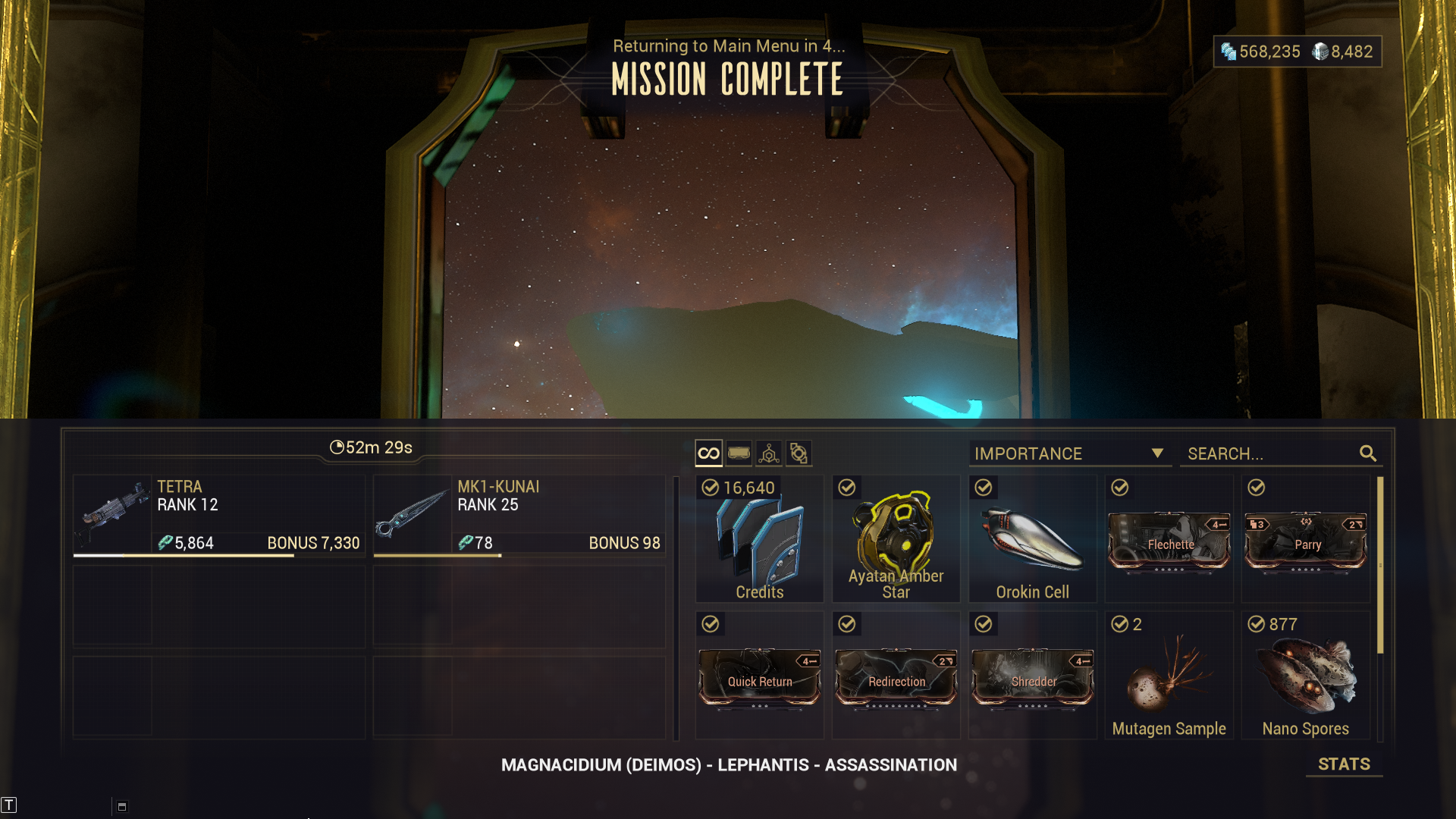
Task: Inspect the Flechette mod card
Action: coord(1169,541)
